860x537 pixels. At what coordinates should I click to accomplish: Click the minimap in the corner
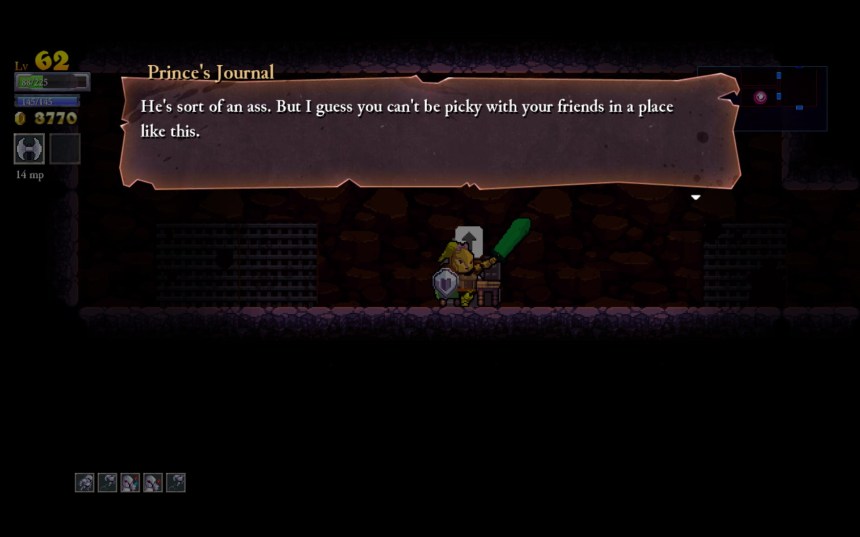(762, 98)
